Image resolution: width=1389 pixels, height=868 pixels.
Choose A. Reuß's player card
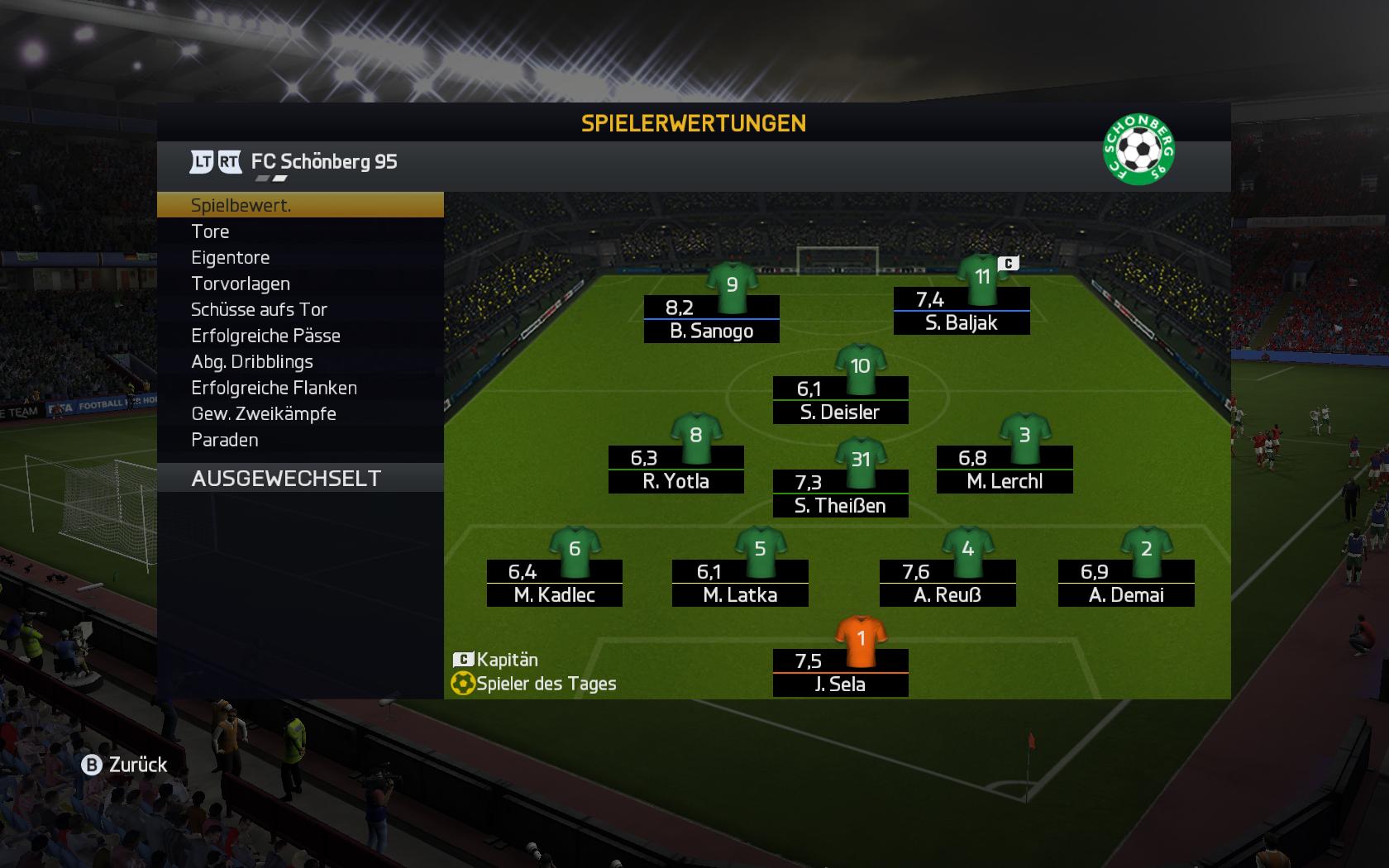[x=947, y=584]
